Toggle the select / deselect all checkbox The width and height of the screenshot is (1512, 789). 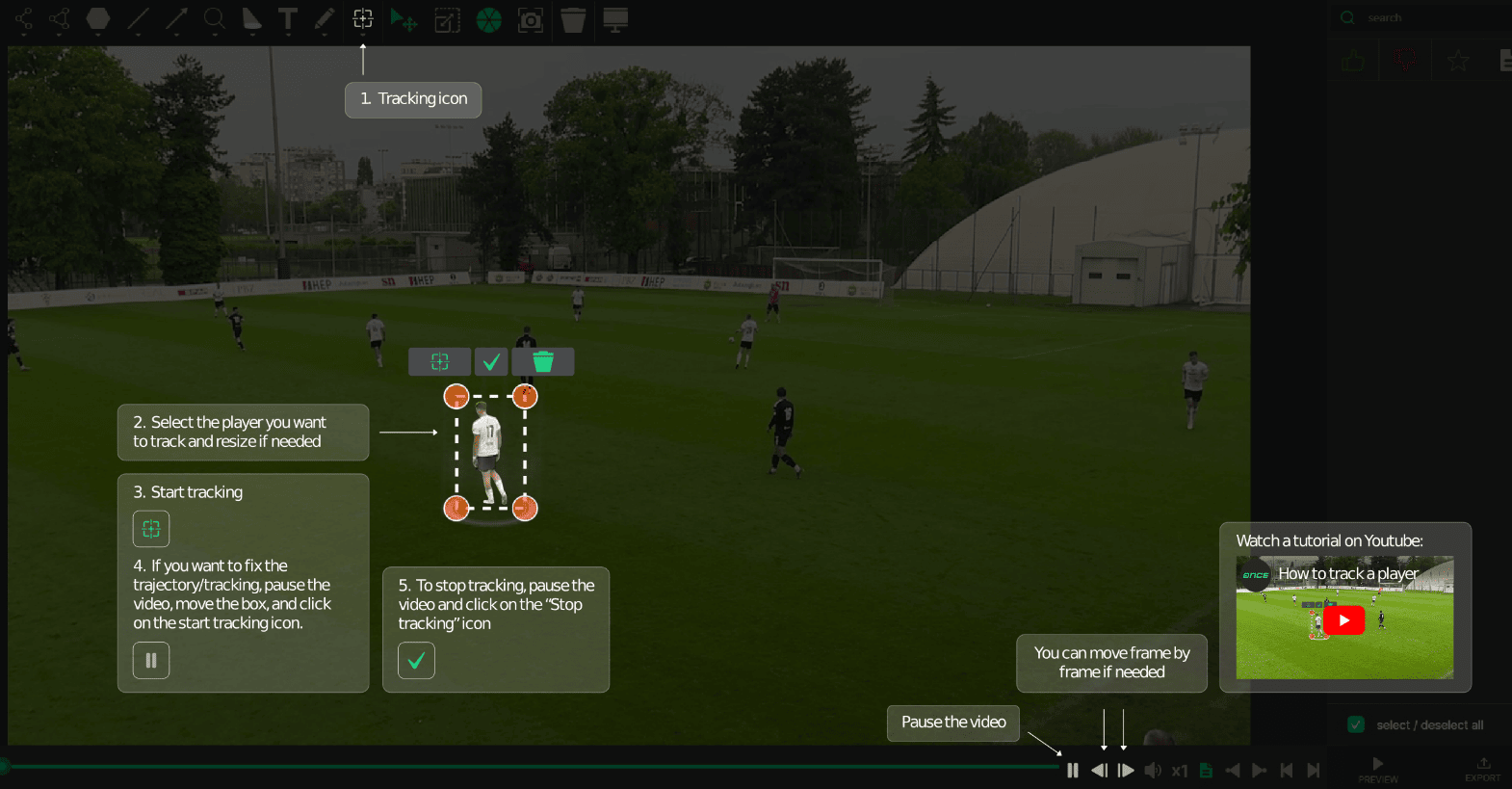click(x=1356, y=723)
